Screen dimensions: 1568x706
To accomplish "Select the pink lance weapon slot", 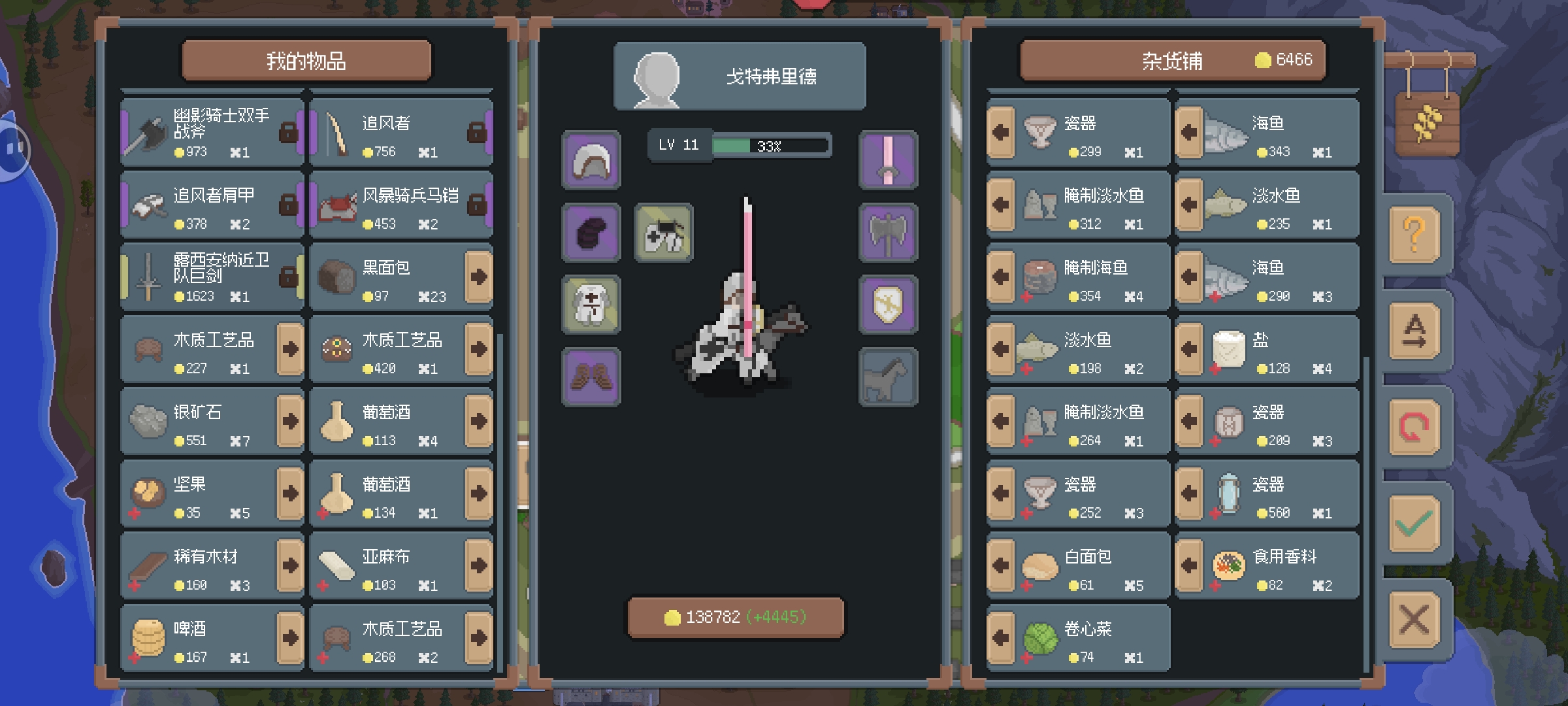I will (x=888, y=161).
